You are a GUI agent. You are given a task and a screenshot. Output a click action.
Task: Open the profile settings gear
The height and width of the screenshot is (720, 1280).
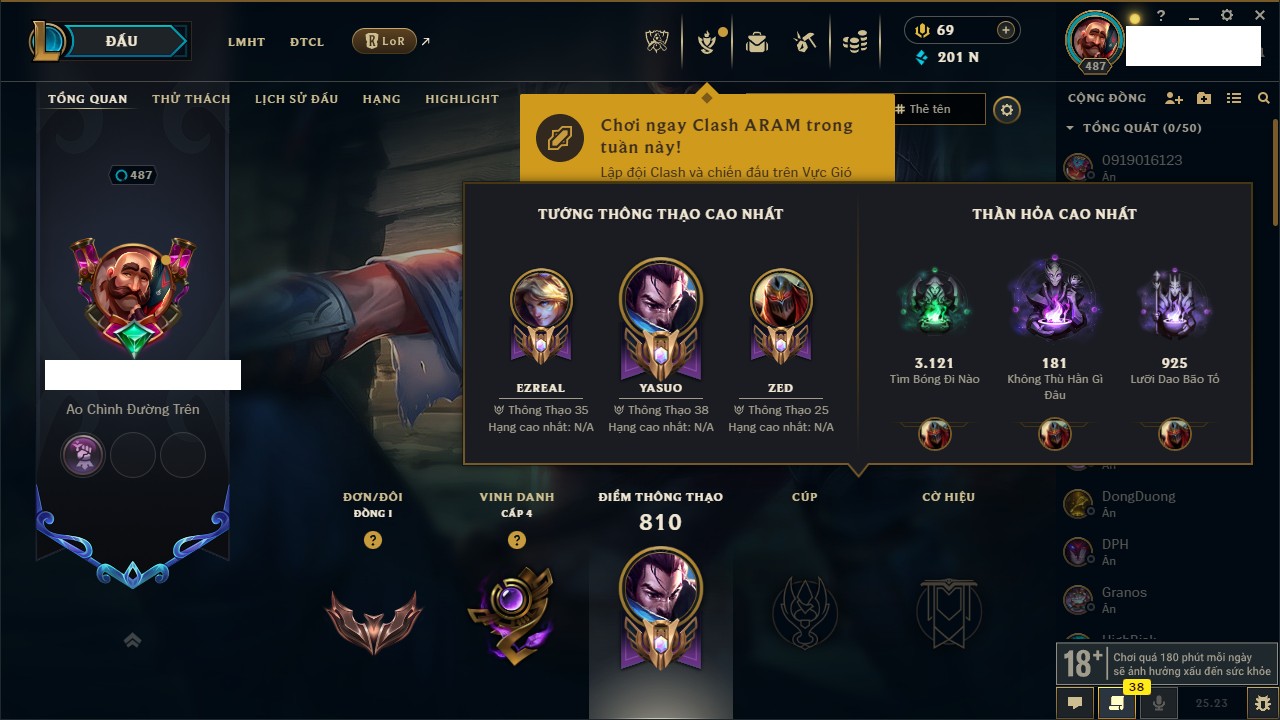click(x=1007, y=110)
